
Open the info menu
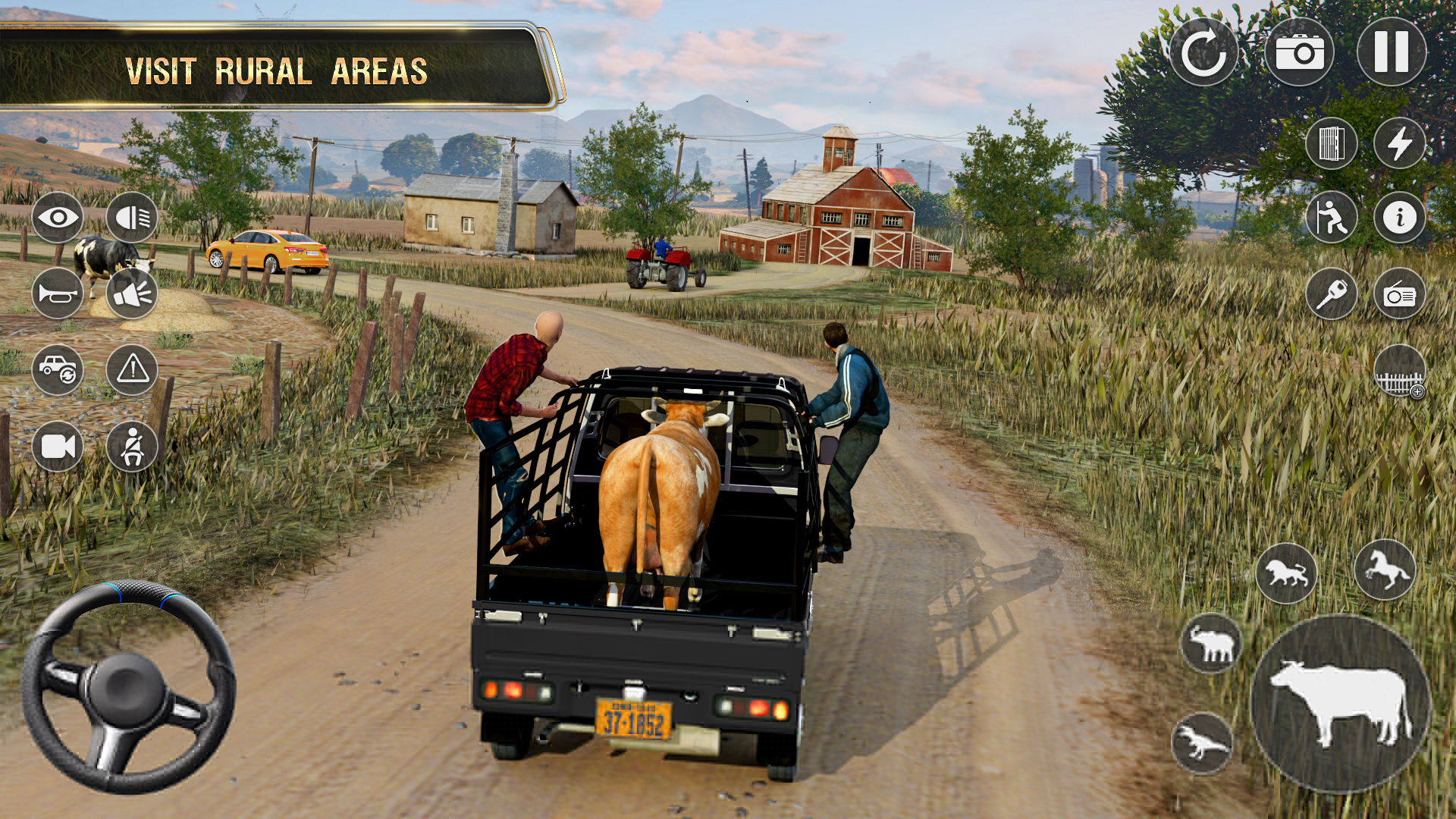pyautogui.click(x=1399, y=218)
